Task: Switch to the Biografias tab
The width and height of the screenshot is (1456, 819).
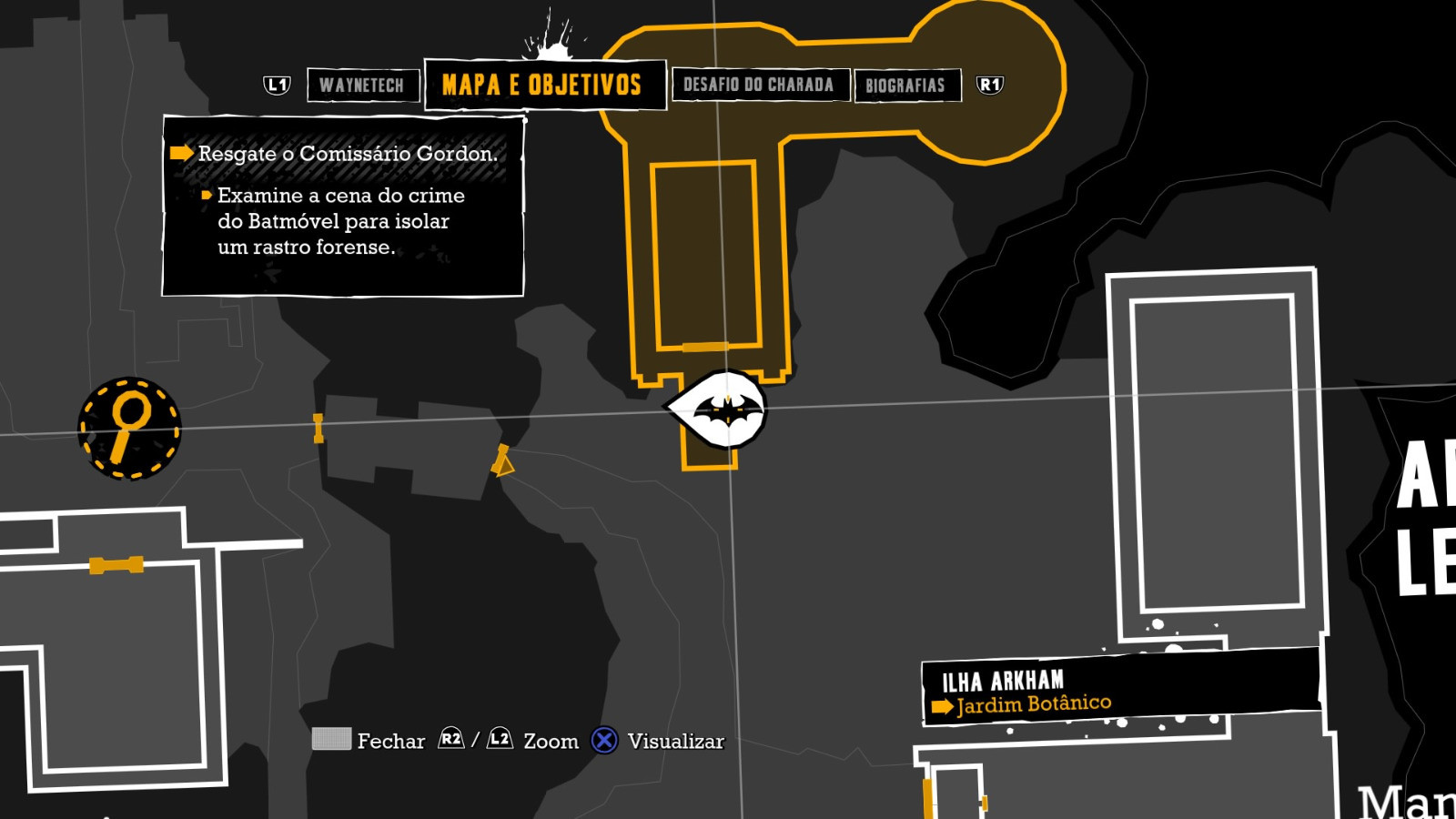Action: tap(906, 86)
